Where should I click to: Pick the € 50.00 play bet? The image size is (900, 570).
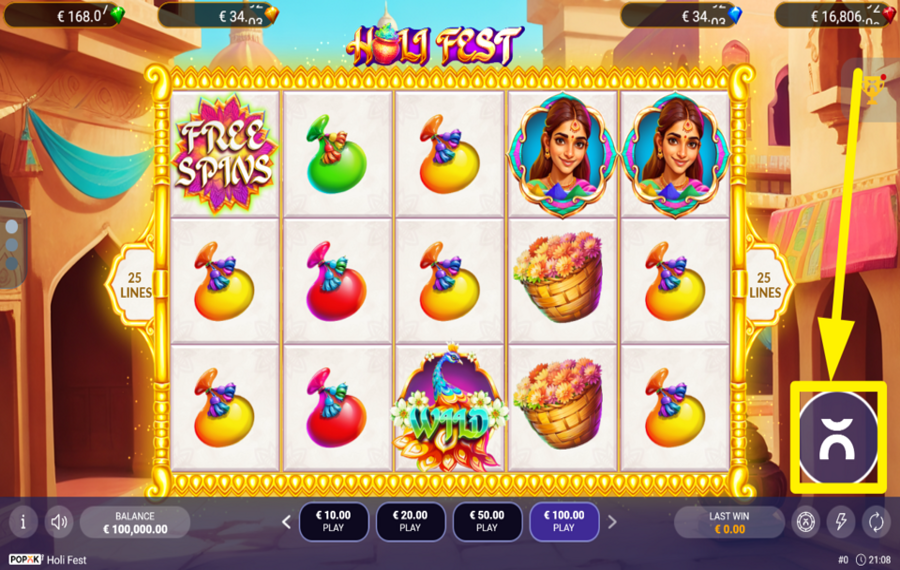coord(487,521)
